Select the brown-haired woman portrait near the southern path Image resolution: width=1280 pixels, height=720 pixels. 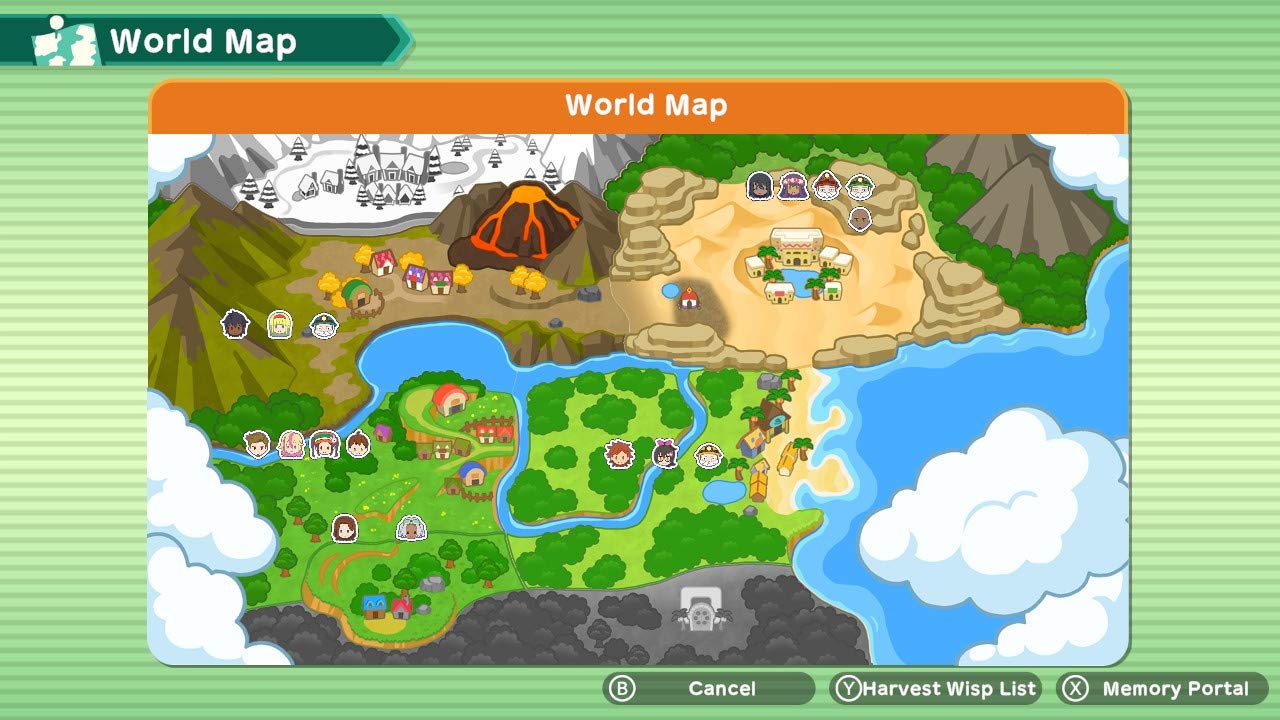click(344, 529)
